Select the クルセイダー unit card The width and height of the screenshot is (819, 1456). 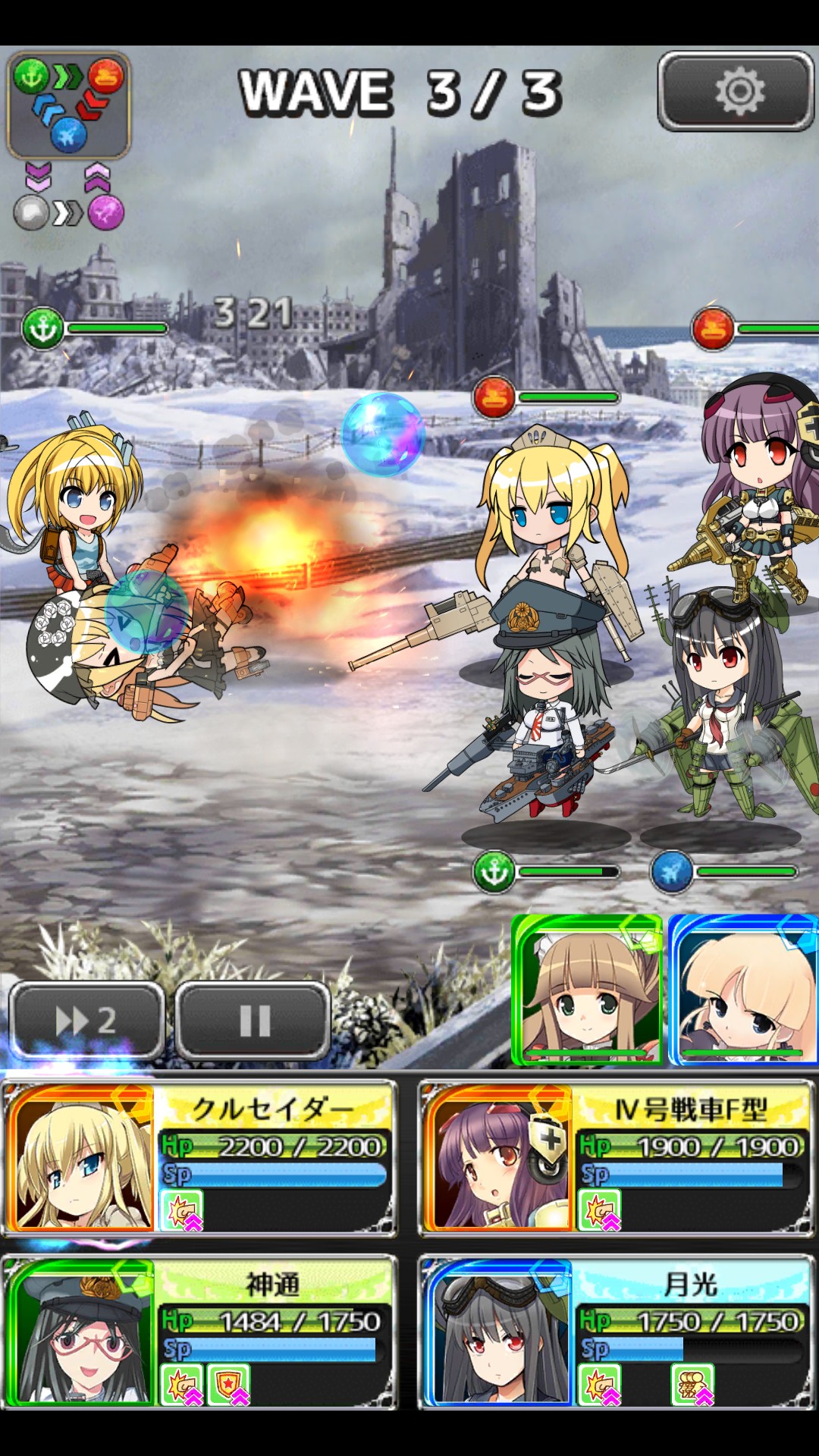point(200,1158)
